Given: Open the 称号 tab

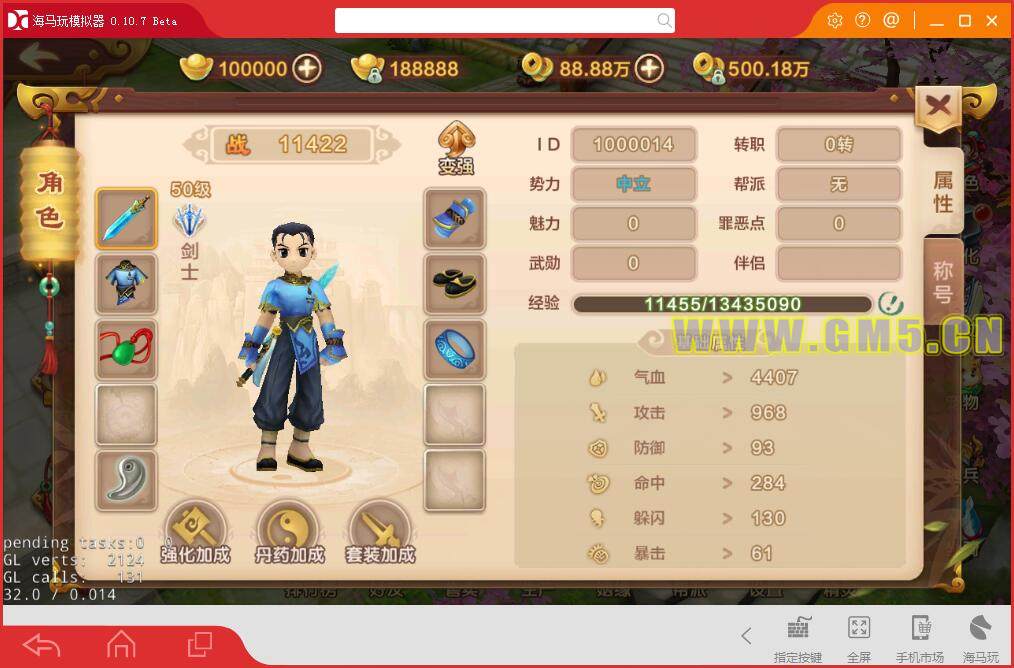Looking at the screenshot, I should click(943, 281).
